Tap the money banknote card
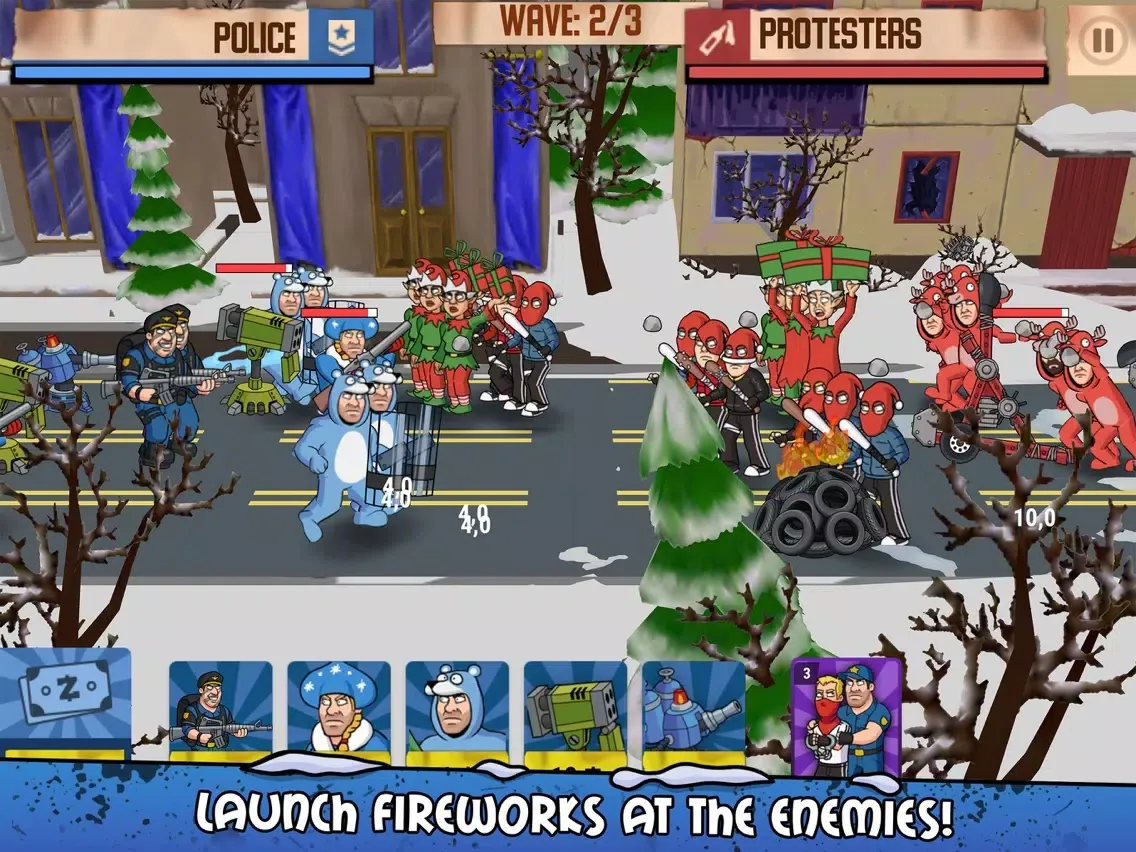Image resolution: width=1136 pixels, height=852 pixels. [65, 700]
